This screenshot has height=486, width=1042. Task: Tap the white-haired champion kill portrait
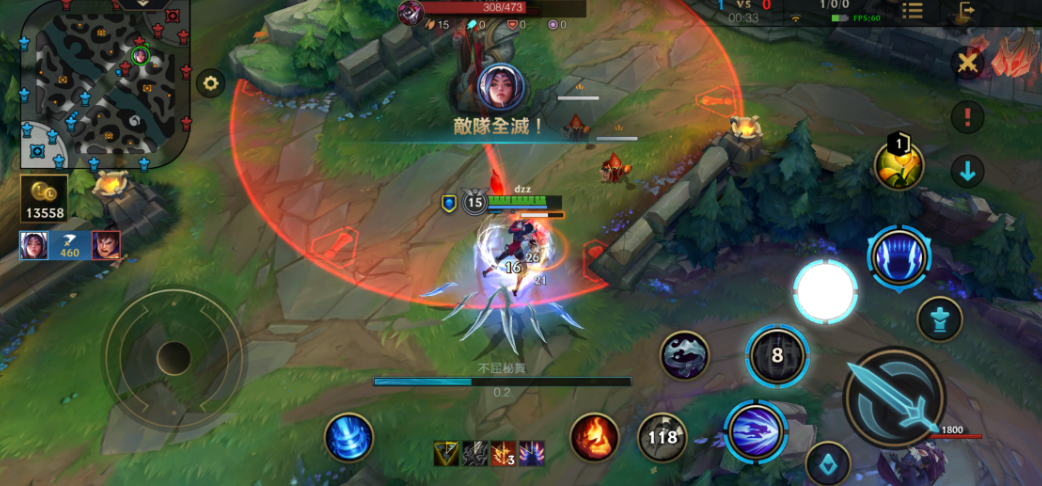[34, 245]
